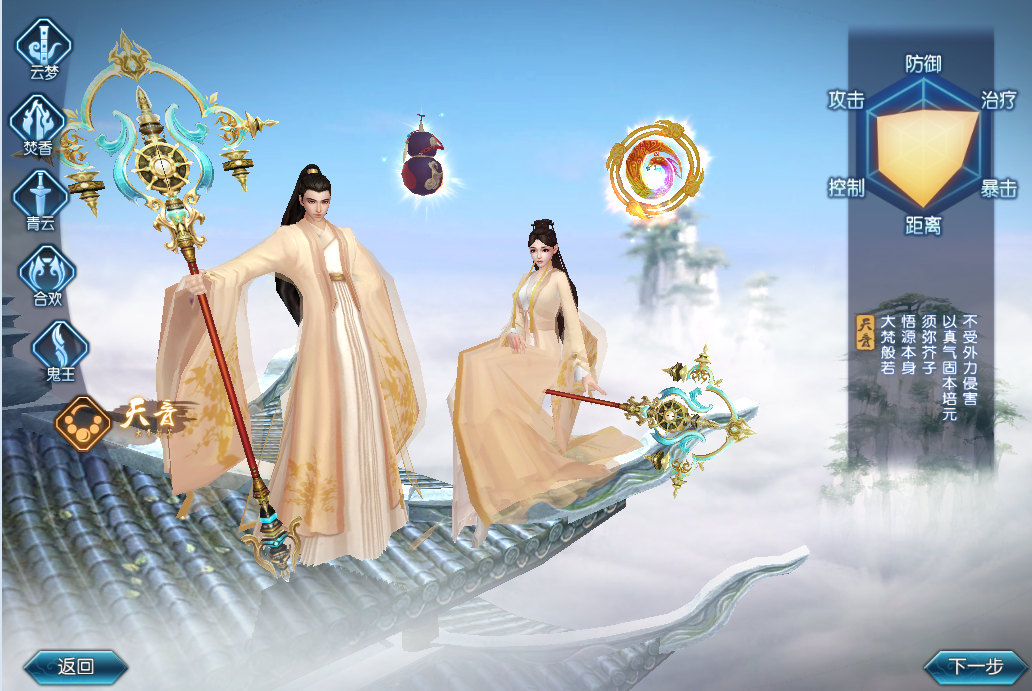Proceed with the 下一步 button
Image resolution: width=1032 pixels, height=691 pixels.
(x=974, y=667)
